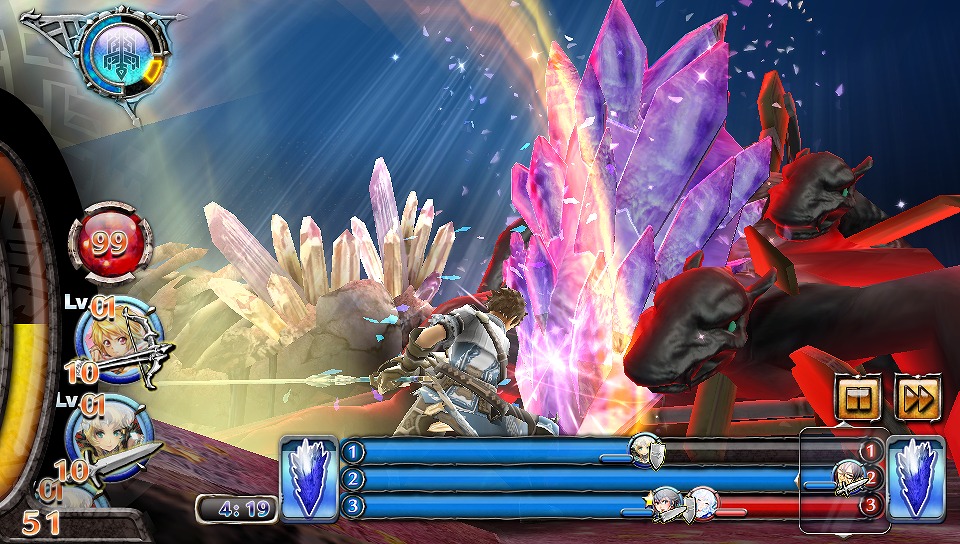This screenshot has width=960, height=544.
Task: Select lane 2 on the left side
Action: (352, 478)
